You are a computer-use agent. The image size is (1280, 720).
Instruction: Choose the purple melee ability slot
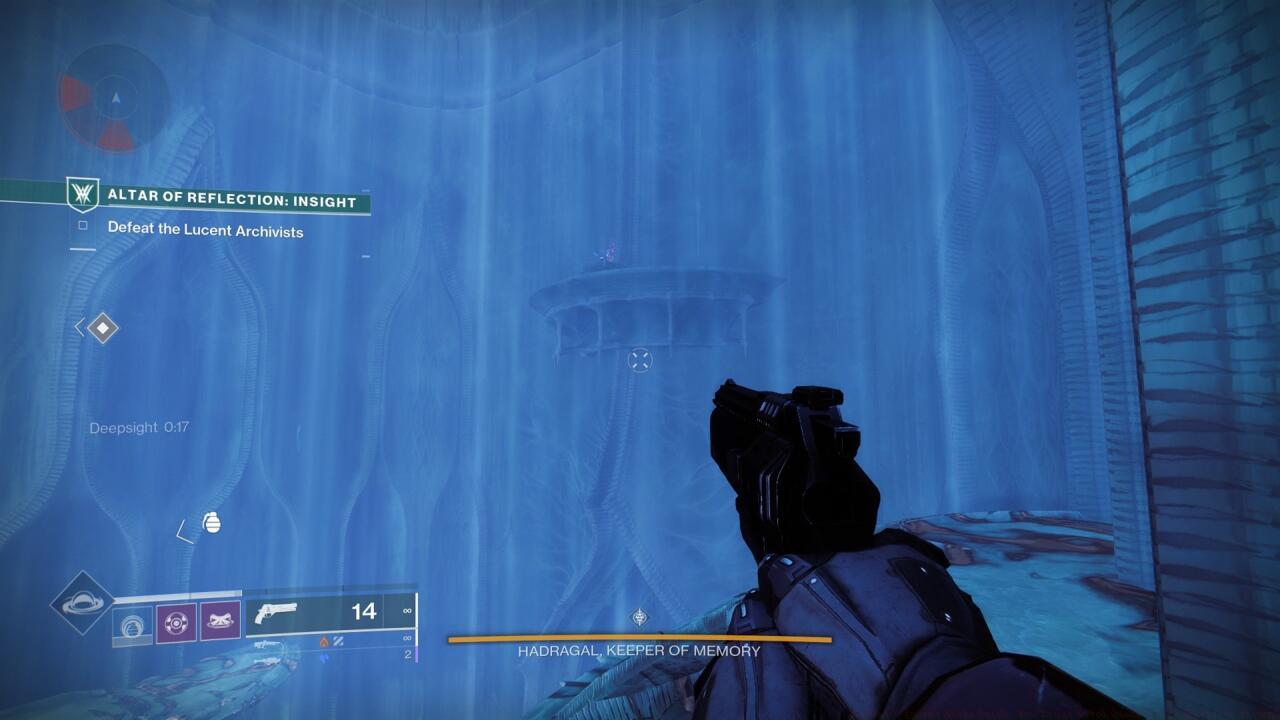click(176, 622)
